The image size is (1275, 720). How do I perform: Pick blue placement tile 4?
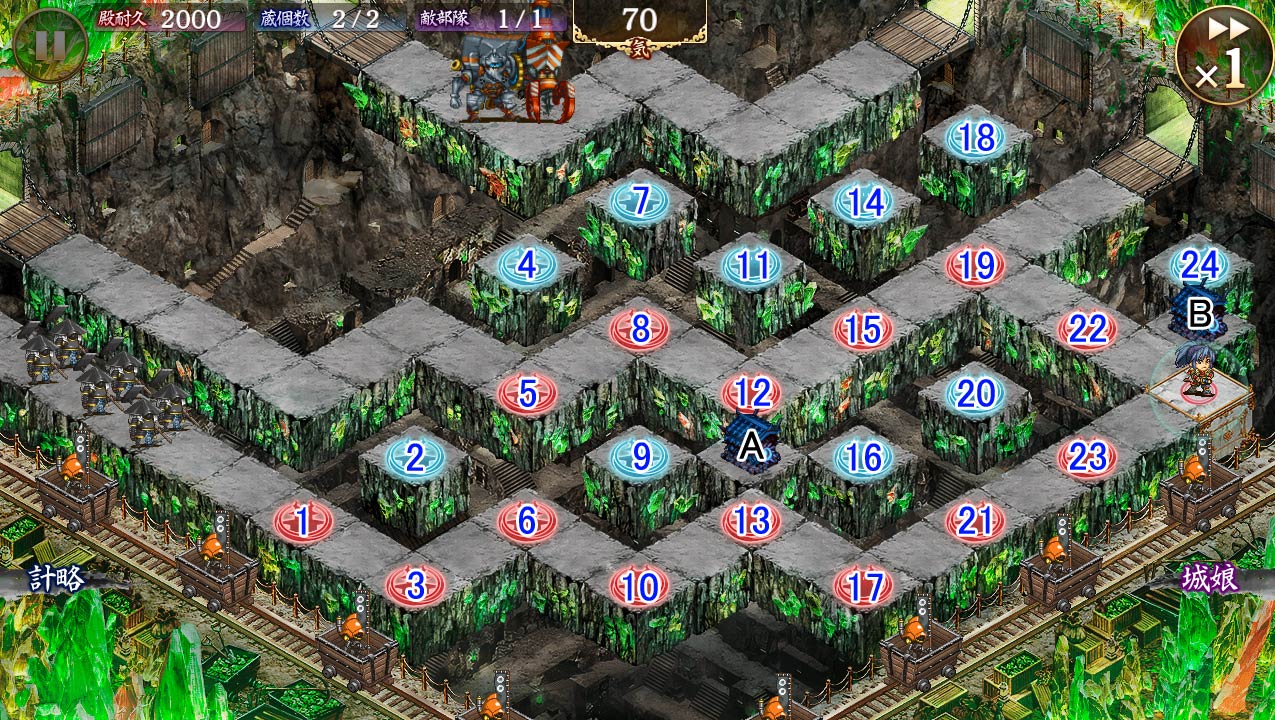526,266
